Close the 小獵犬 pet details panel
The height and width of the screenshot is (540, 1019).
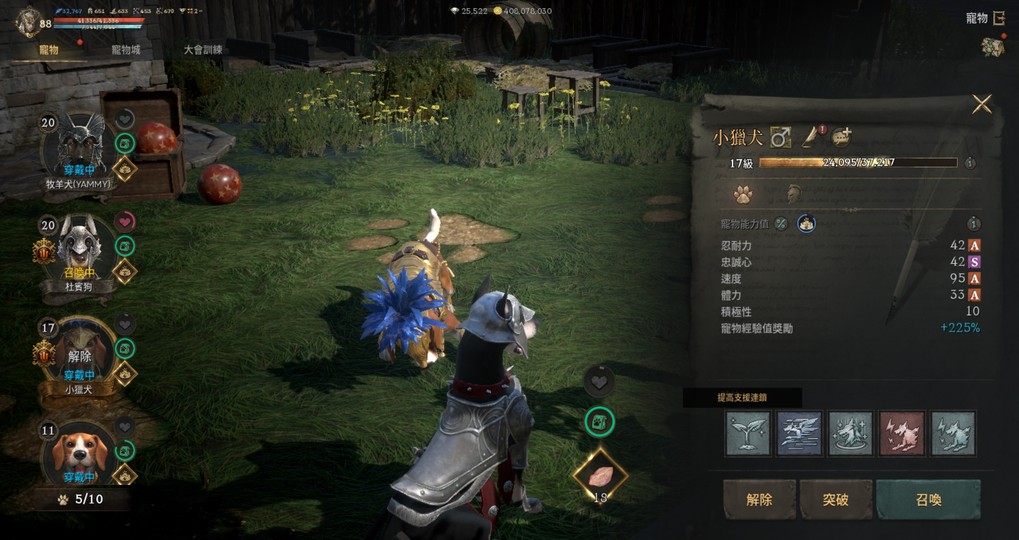(982, 104)
